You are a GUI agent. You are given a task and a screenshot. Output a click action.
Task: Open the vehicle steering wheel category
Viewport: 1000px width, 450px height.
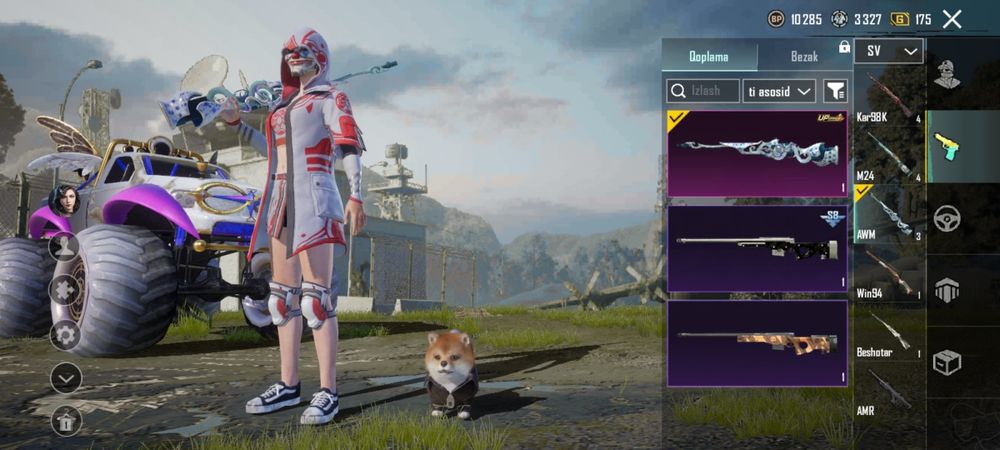(947, 218)
